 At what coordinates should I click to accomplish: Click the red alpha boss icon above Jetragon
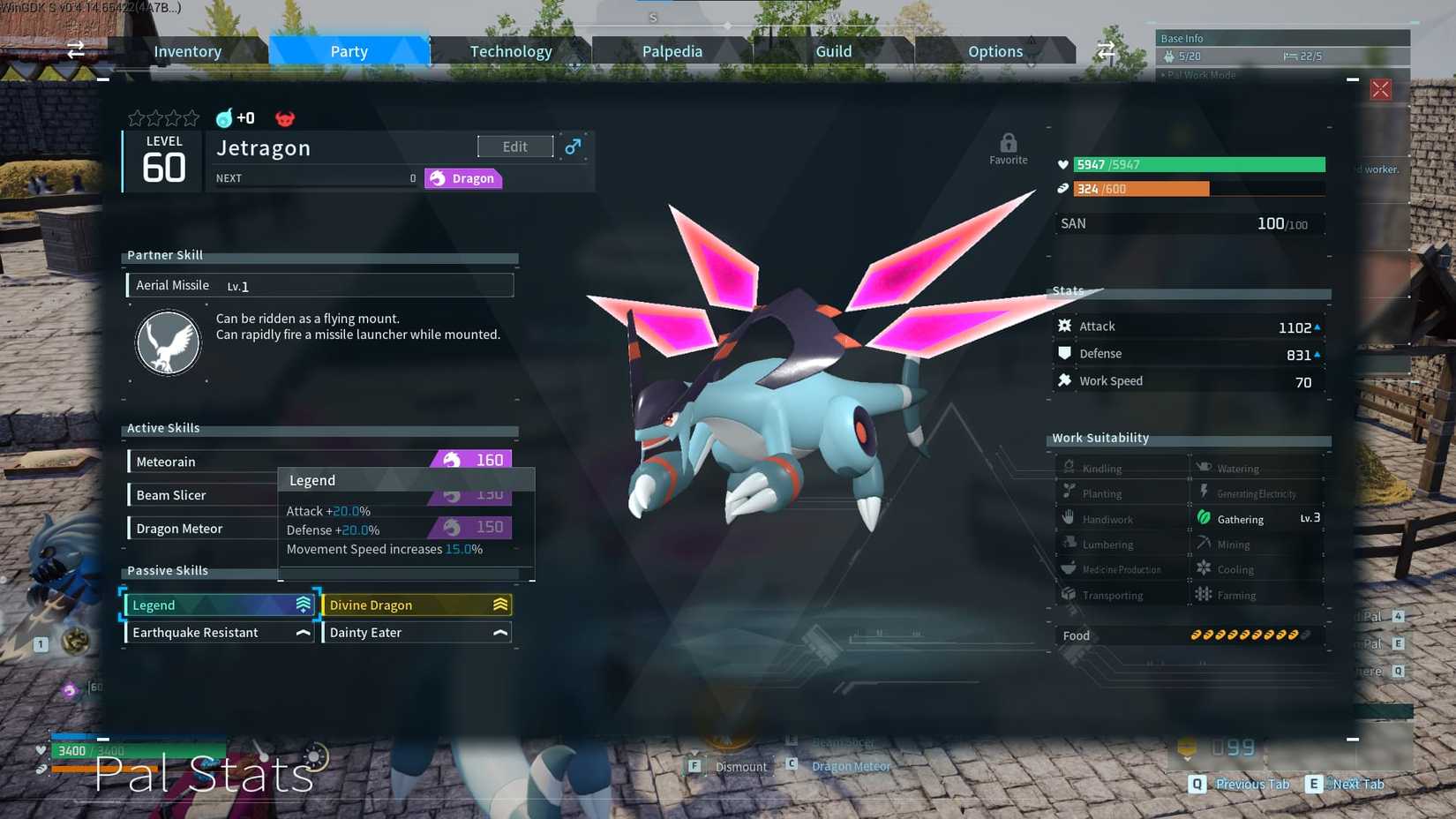point(283,117)
